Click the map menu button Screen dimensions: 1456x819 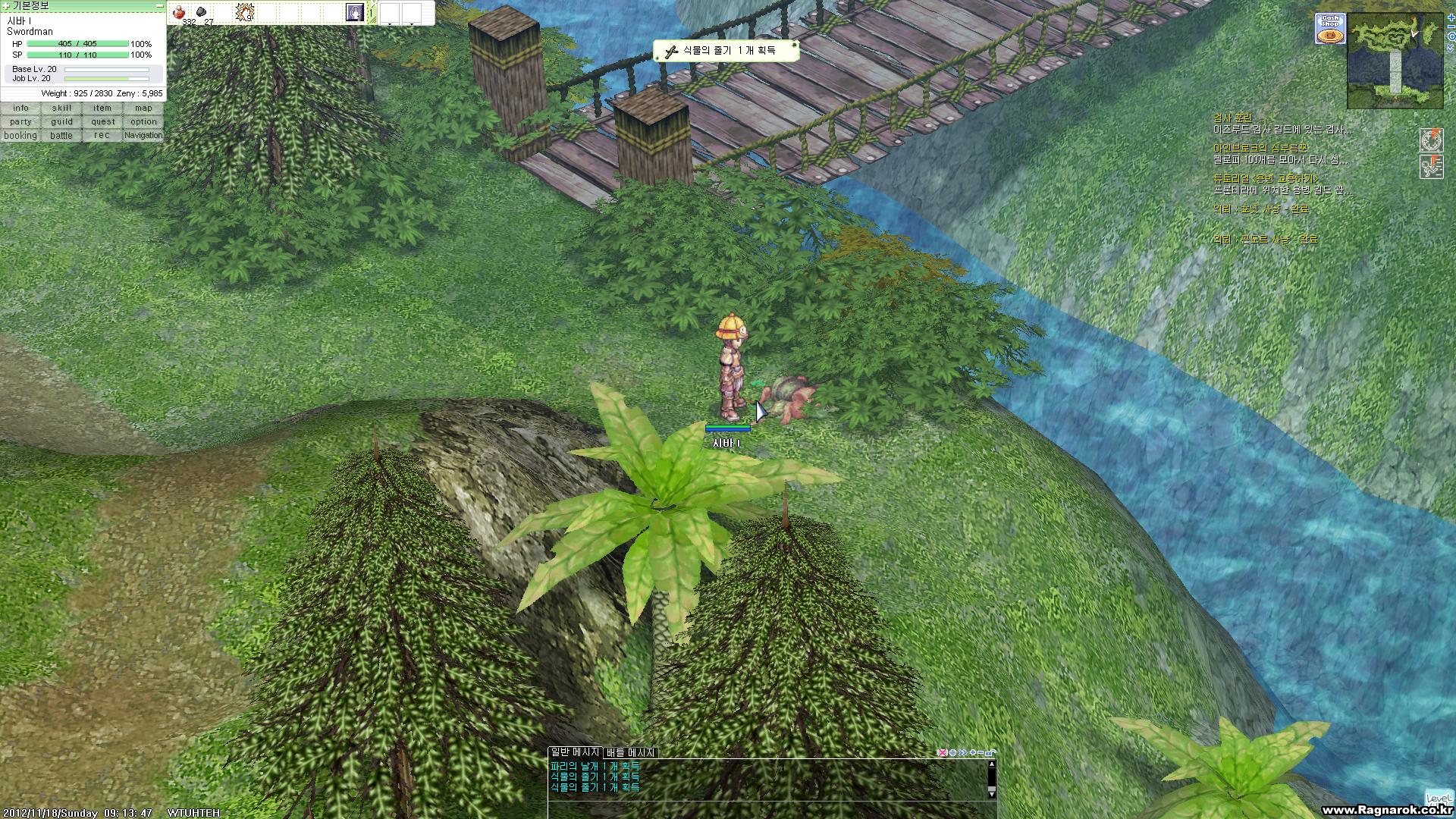pyautogui.click(x=143, y=108)
